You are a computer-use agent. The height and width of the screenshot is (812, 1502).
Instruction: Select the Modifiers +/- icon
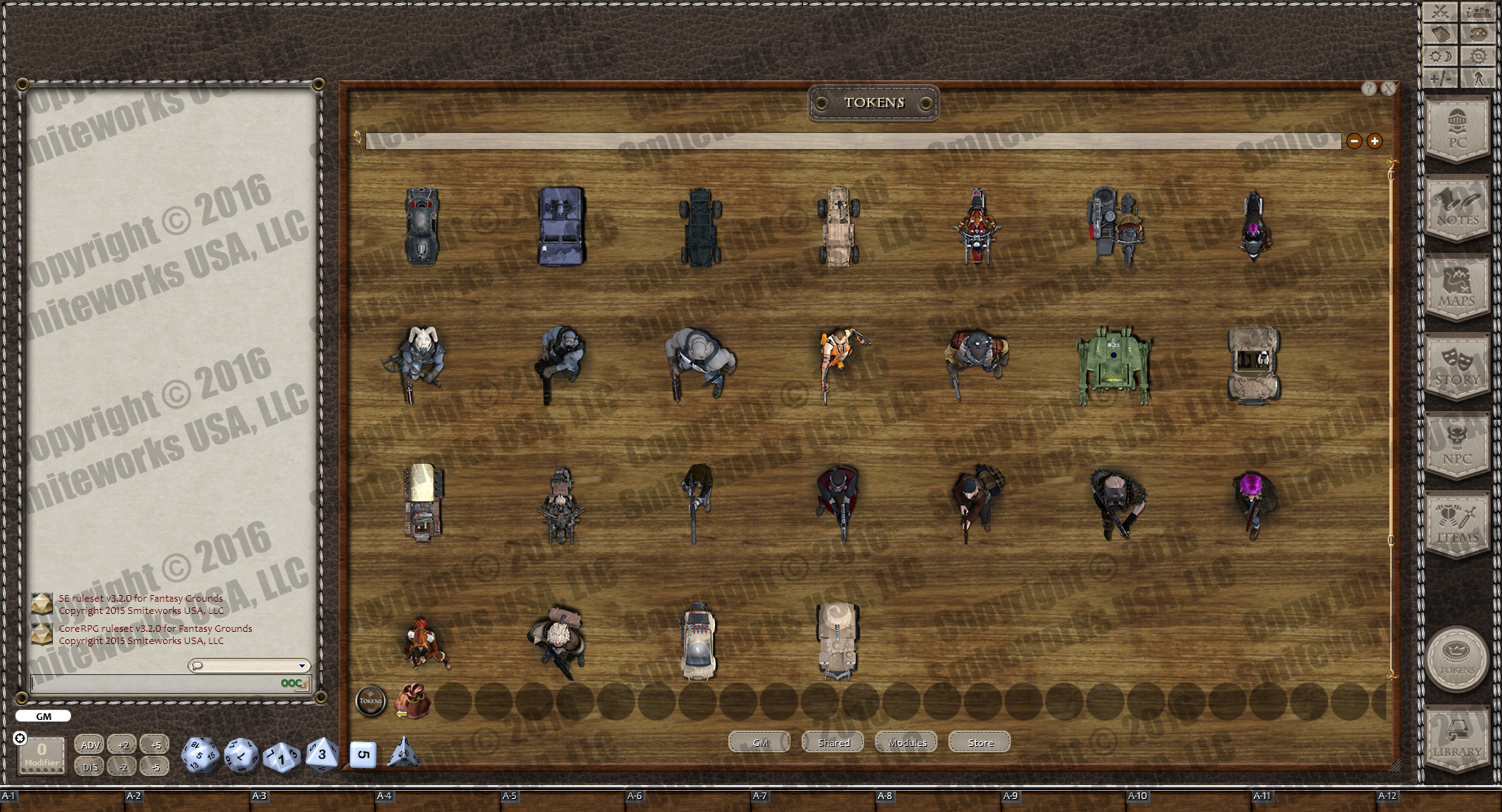(x=1440, y=79)
